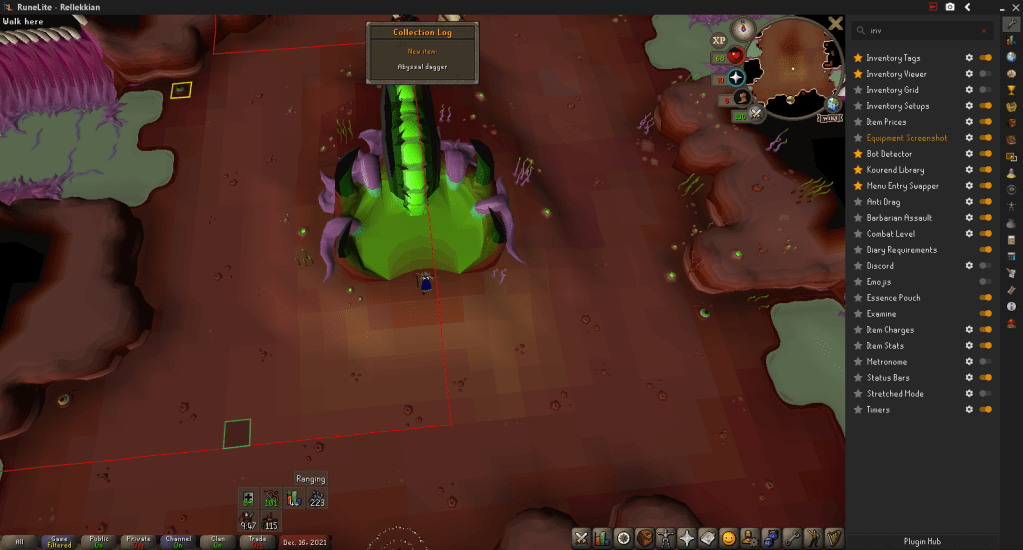Screen dimensions: 1023x550
Task: Open the Combat Options tab
Action: pyautogui.click(x=581, y=538)
